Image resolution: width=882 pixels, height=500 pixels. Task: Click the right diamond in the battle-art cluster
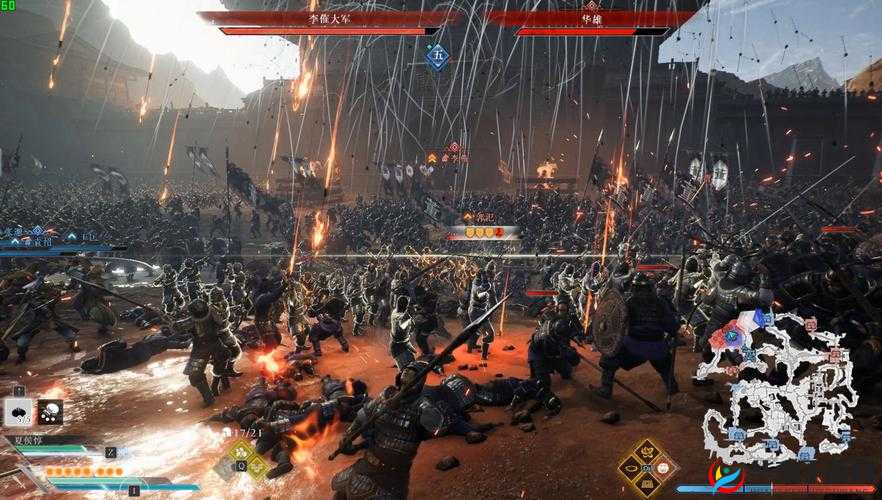pyautogui.click(x=664, y=468)
